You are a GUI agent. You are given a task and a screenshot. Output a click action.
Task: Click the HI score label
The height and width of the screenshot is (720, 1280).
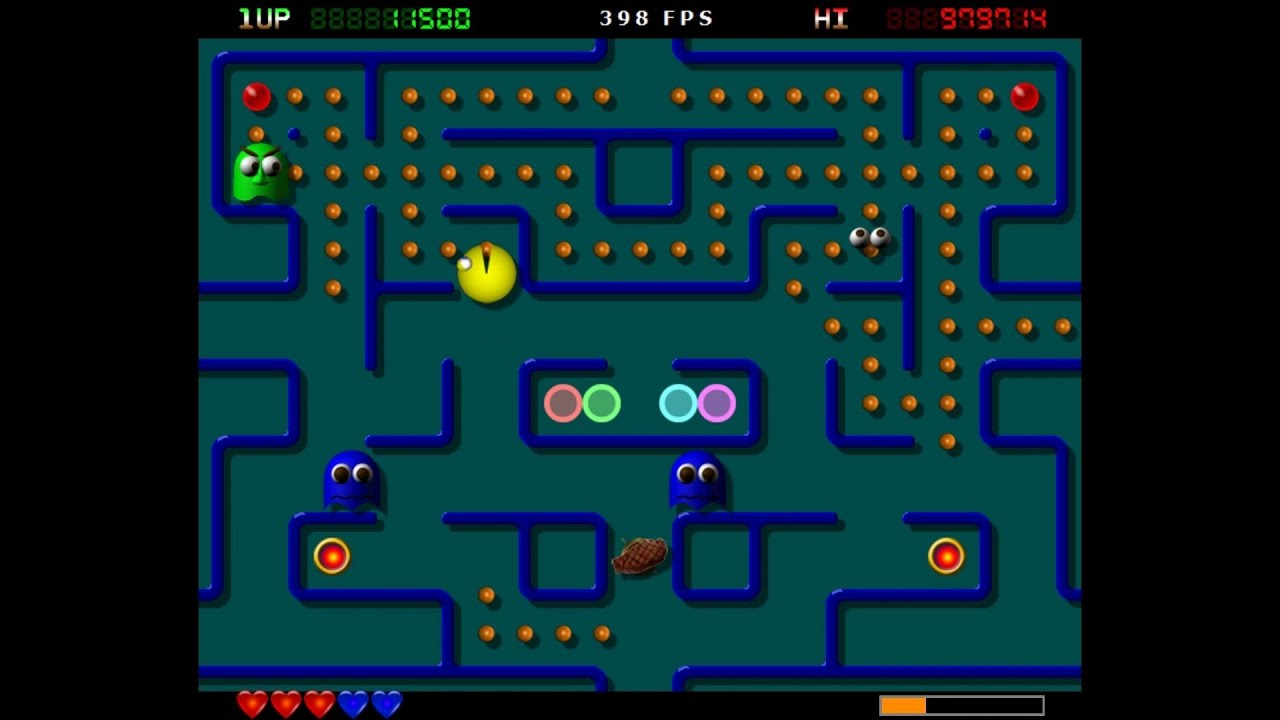[x=829, y=17]
